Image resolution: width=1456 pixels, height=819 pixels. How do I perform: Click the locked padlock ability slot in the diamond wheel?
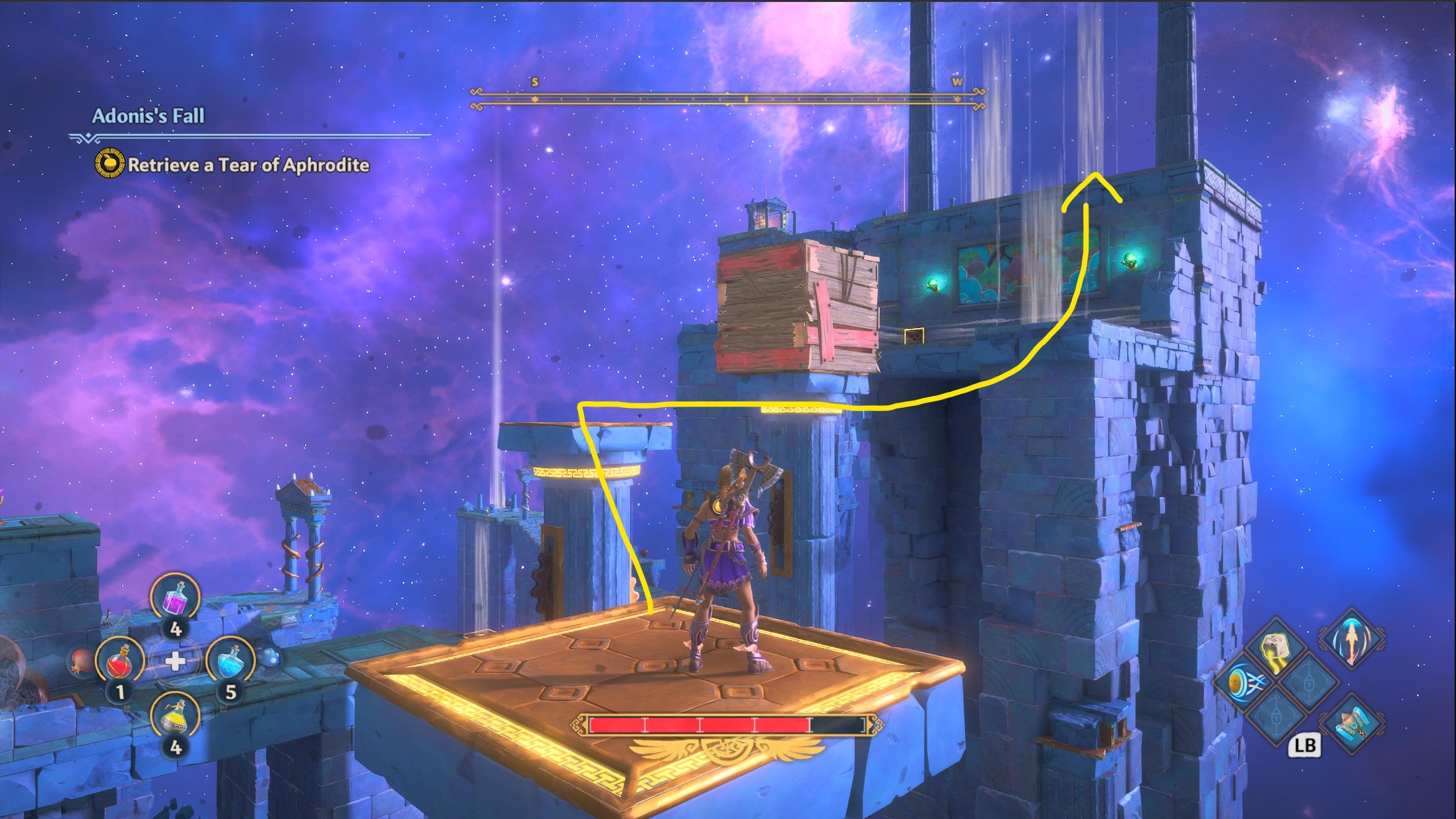tap(1309, 684)
